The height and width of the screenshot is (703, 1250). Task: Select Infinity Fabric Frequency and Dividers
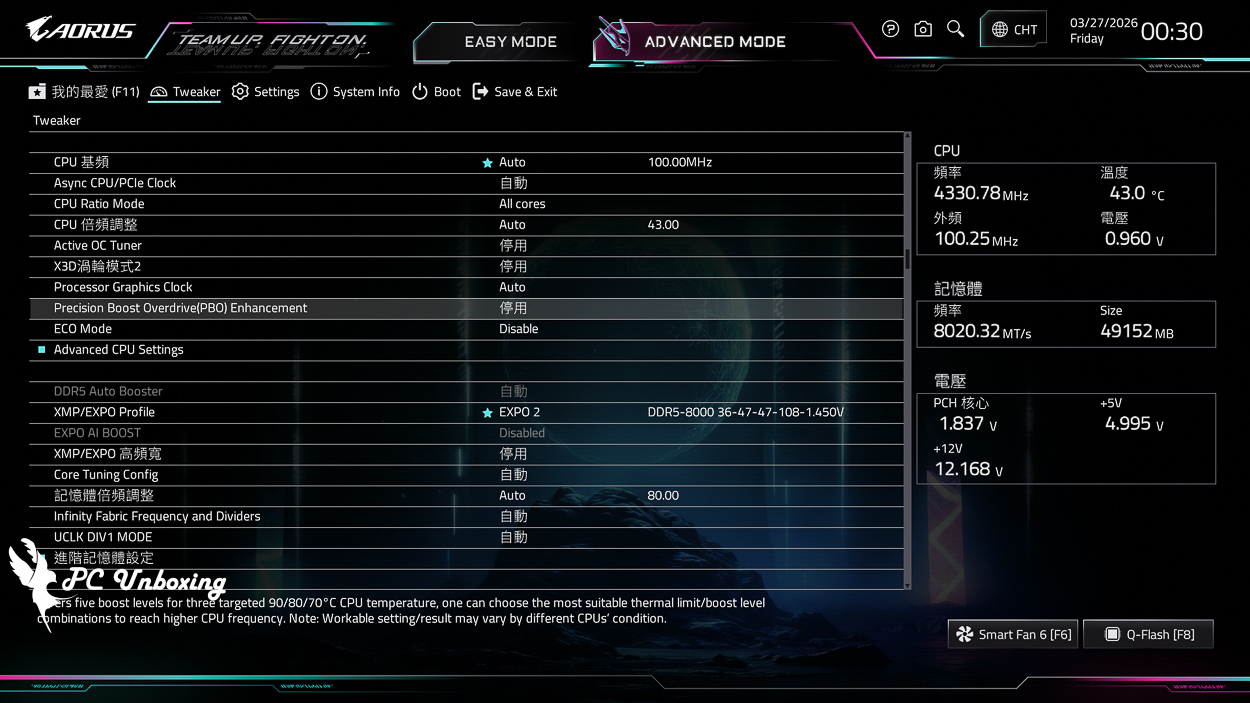pos(157,516)
